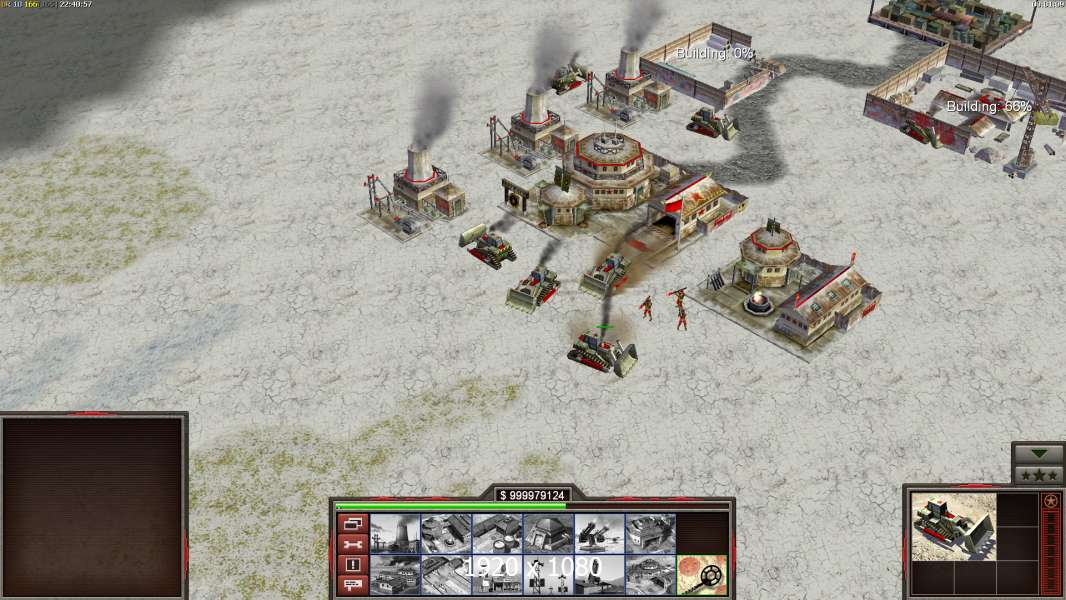Collapse the command bar with the triangle button
This screenshot has width=1066, height=600.
point(1038,453)
